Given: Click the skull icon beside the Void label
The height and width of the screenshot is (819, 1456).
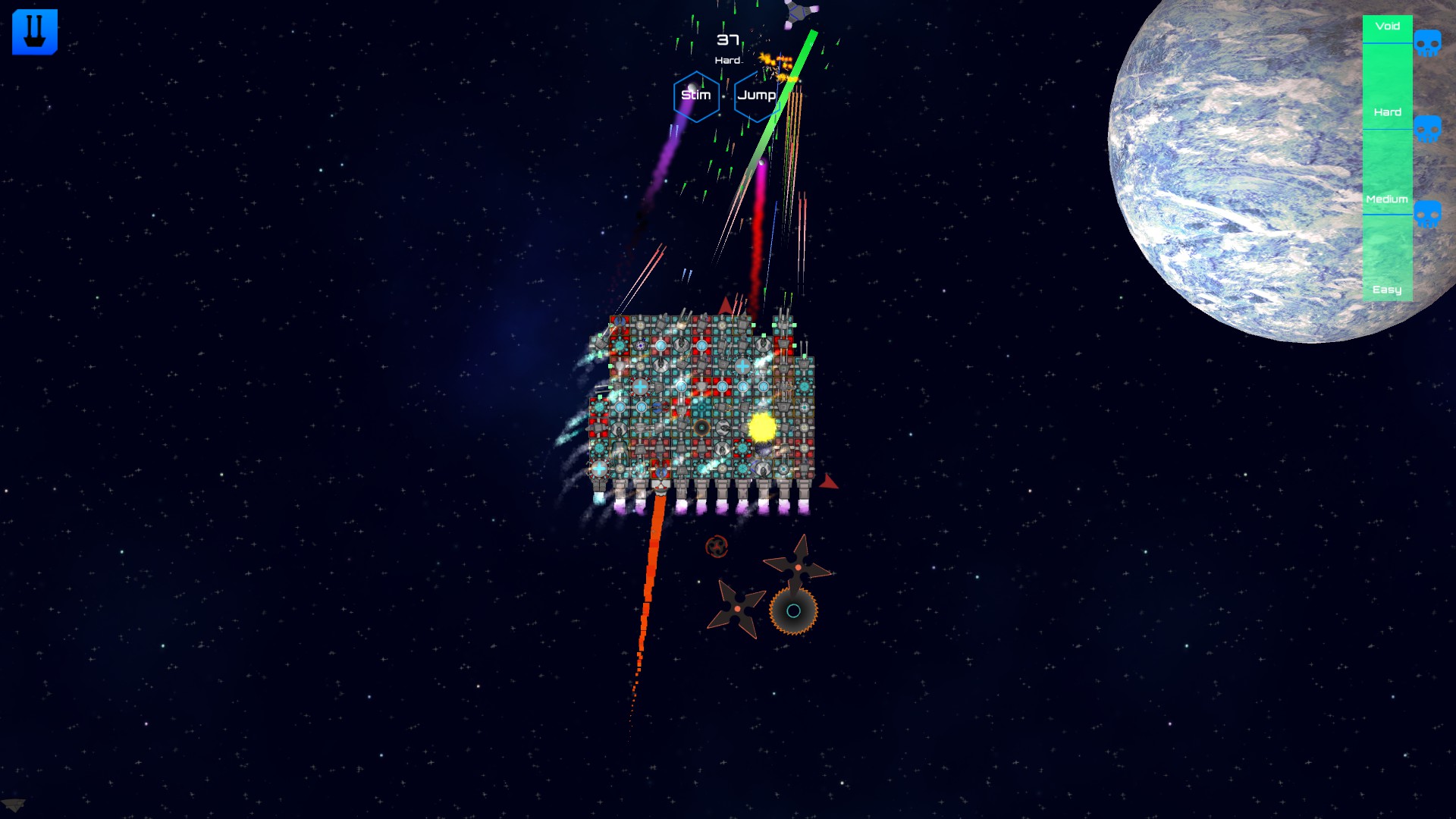Looking at the screenshot, I should 1428,44.
